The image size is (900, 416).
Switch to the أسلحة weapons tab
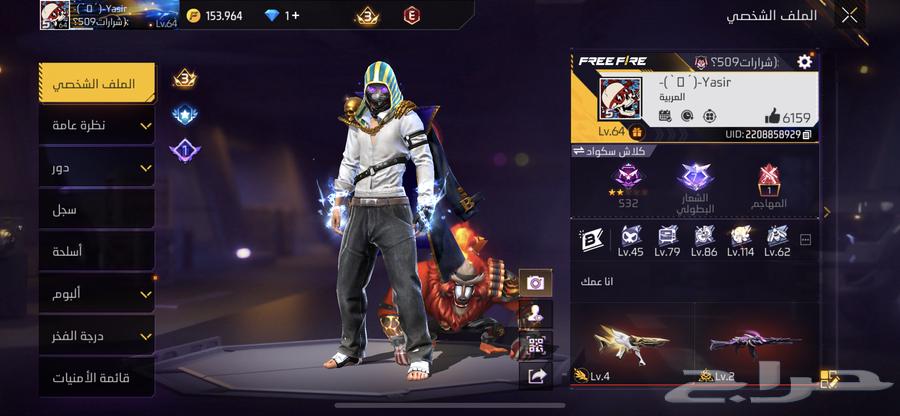pyautogui.click(x=97, y=252)
